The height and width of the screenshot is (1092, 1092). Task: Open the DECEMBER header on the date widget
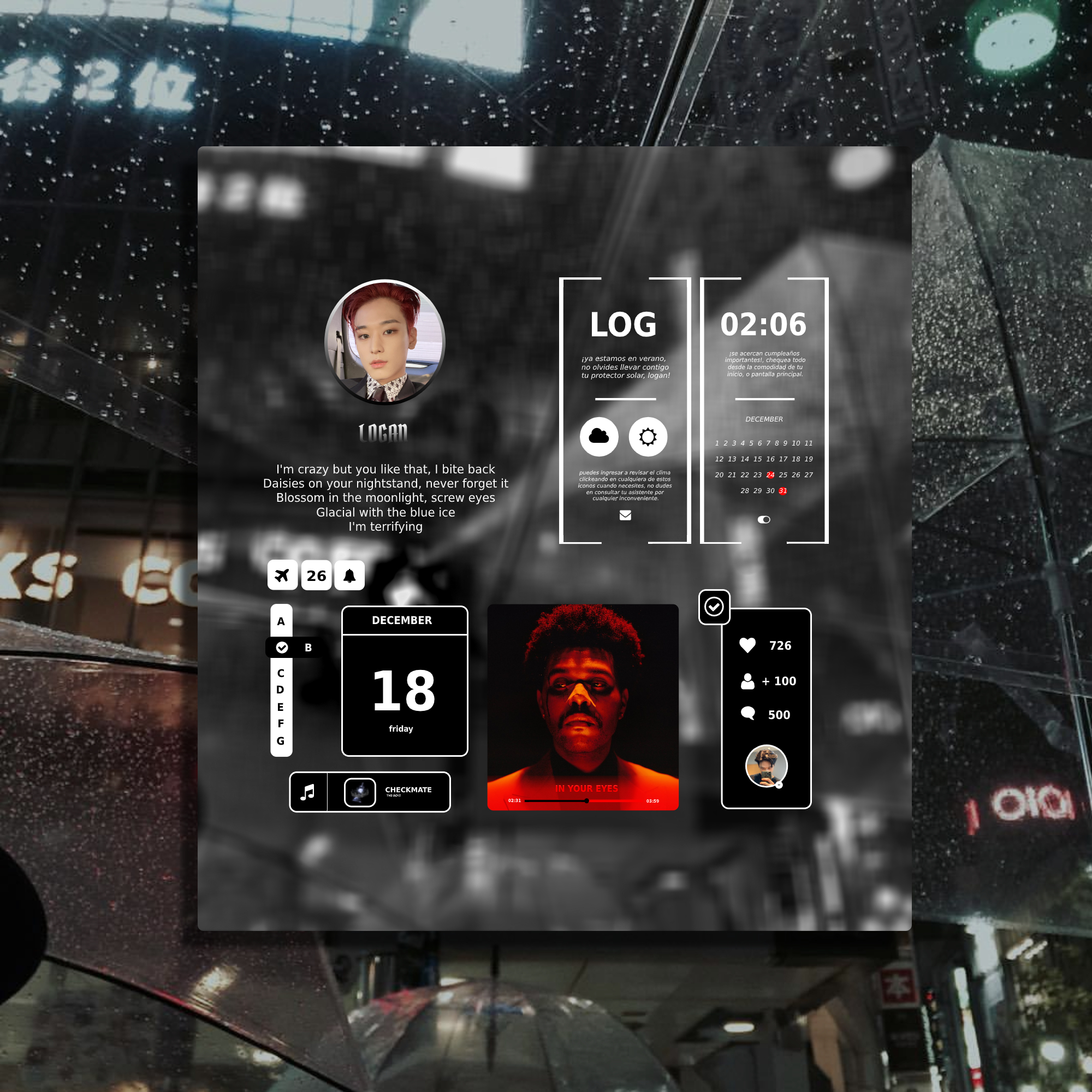[403, 620]
